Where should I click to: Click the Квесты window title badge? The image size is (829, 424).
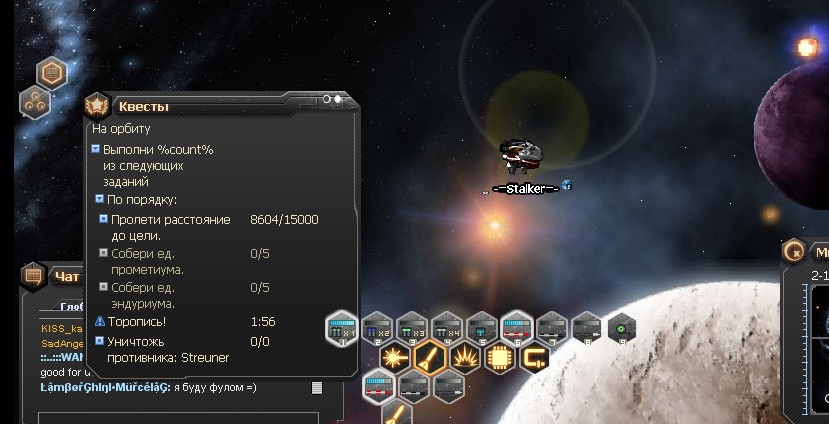[97, 105]
